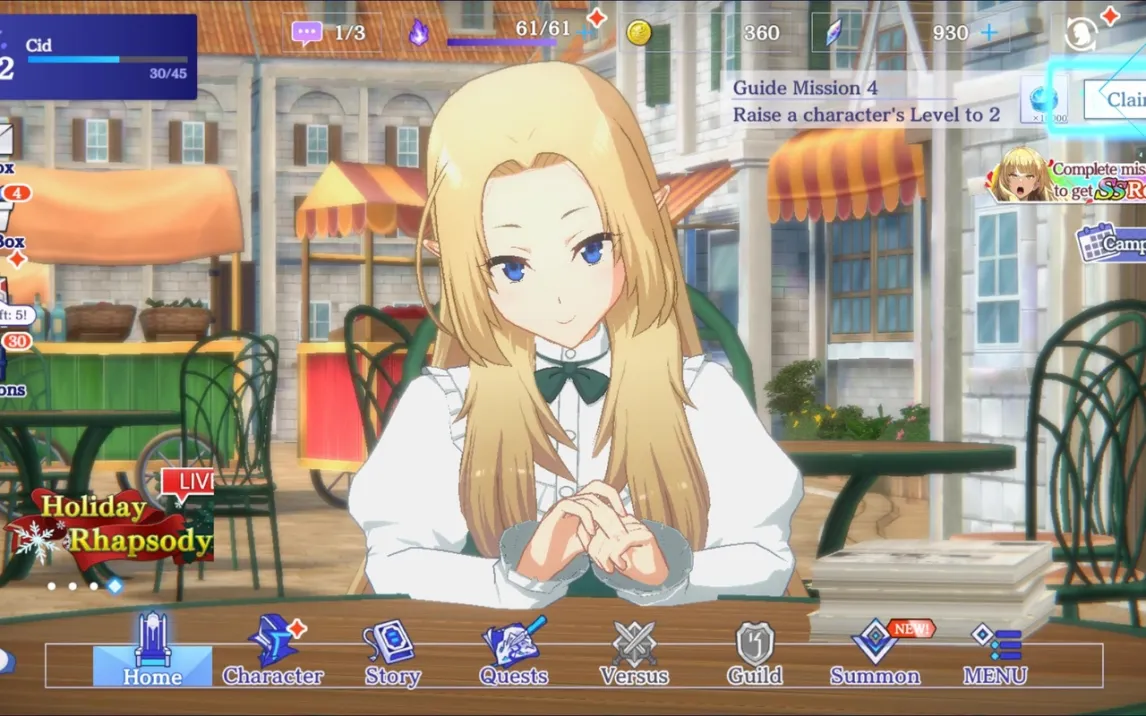This screenshot has width=1146, height=716.
Task: Click the circular arrows icon at top right
Action: click(x=1080, y=35)
